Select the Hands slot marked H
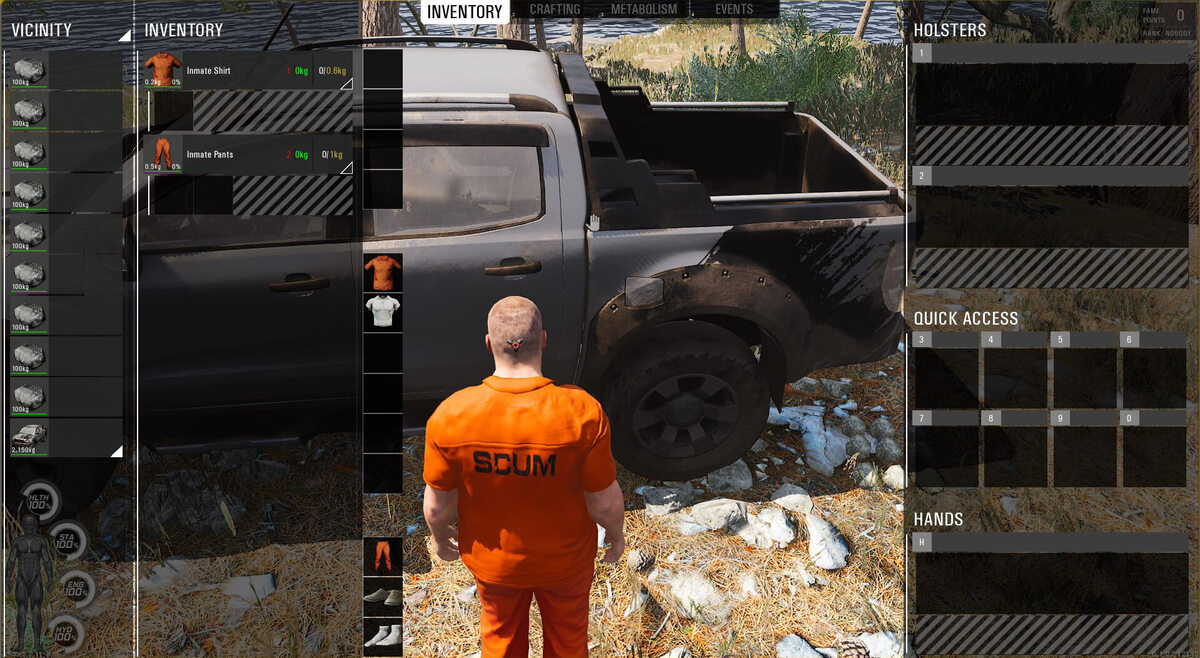This screenshot has height=658, width=1200. 1050,583
